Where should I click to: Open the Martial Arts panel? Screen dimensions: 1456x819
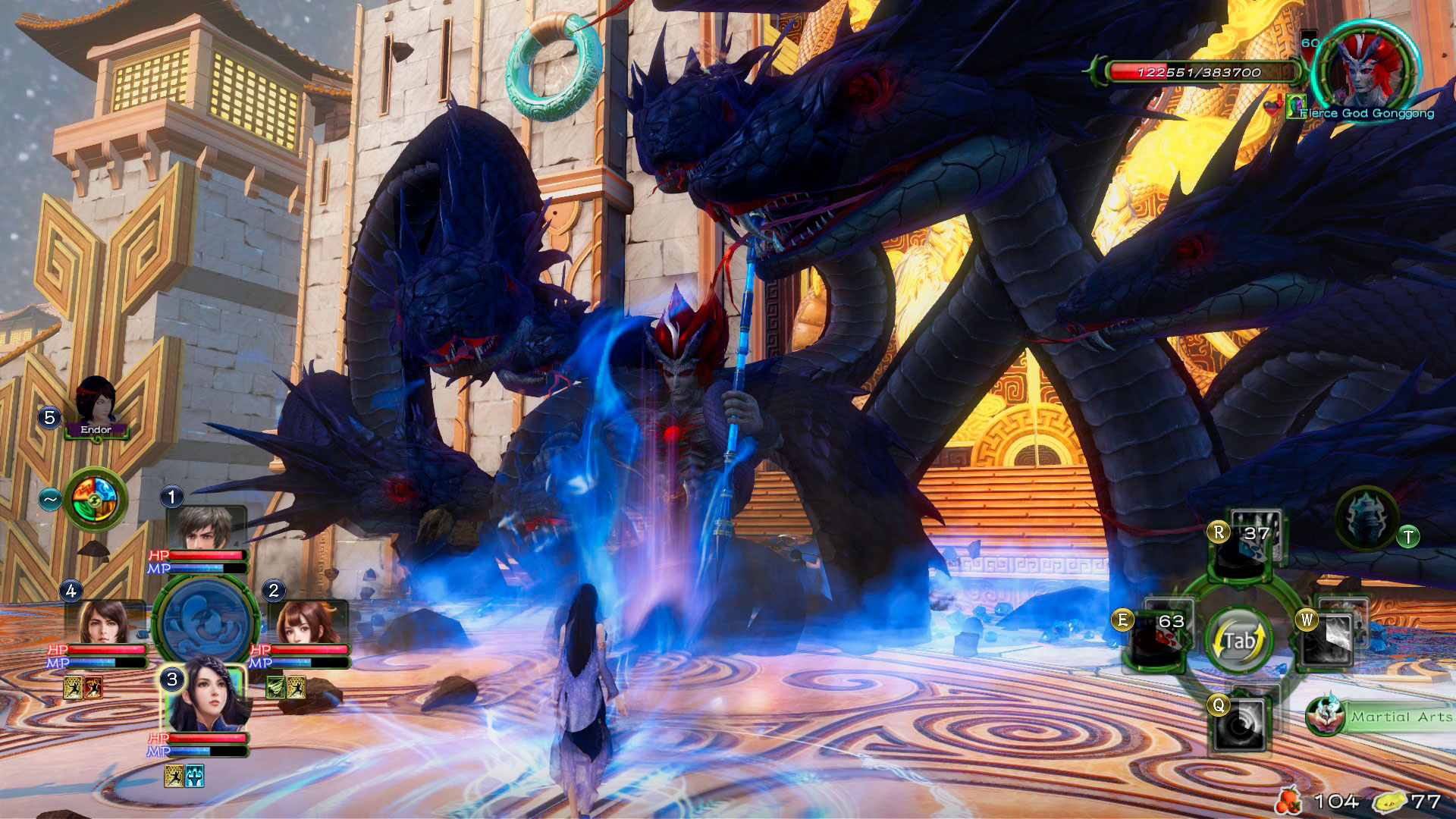[1380, 717]
